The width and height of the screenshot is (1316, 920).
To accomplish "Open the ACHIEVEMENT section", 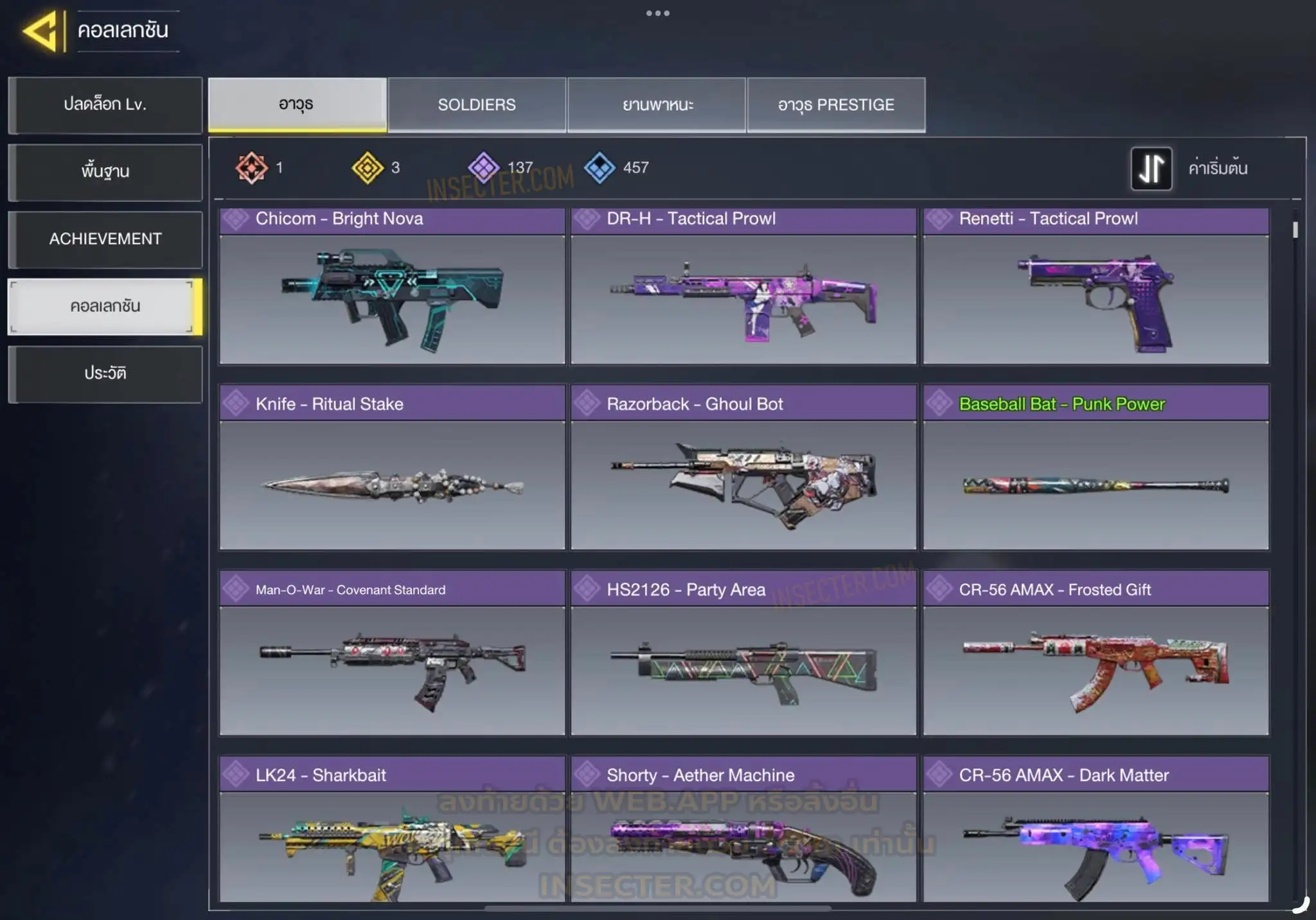I will pos(105,239).
